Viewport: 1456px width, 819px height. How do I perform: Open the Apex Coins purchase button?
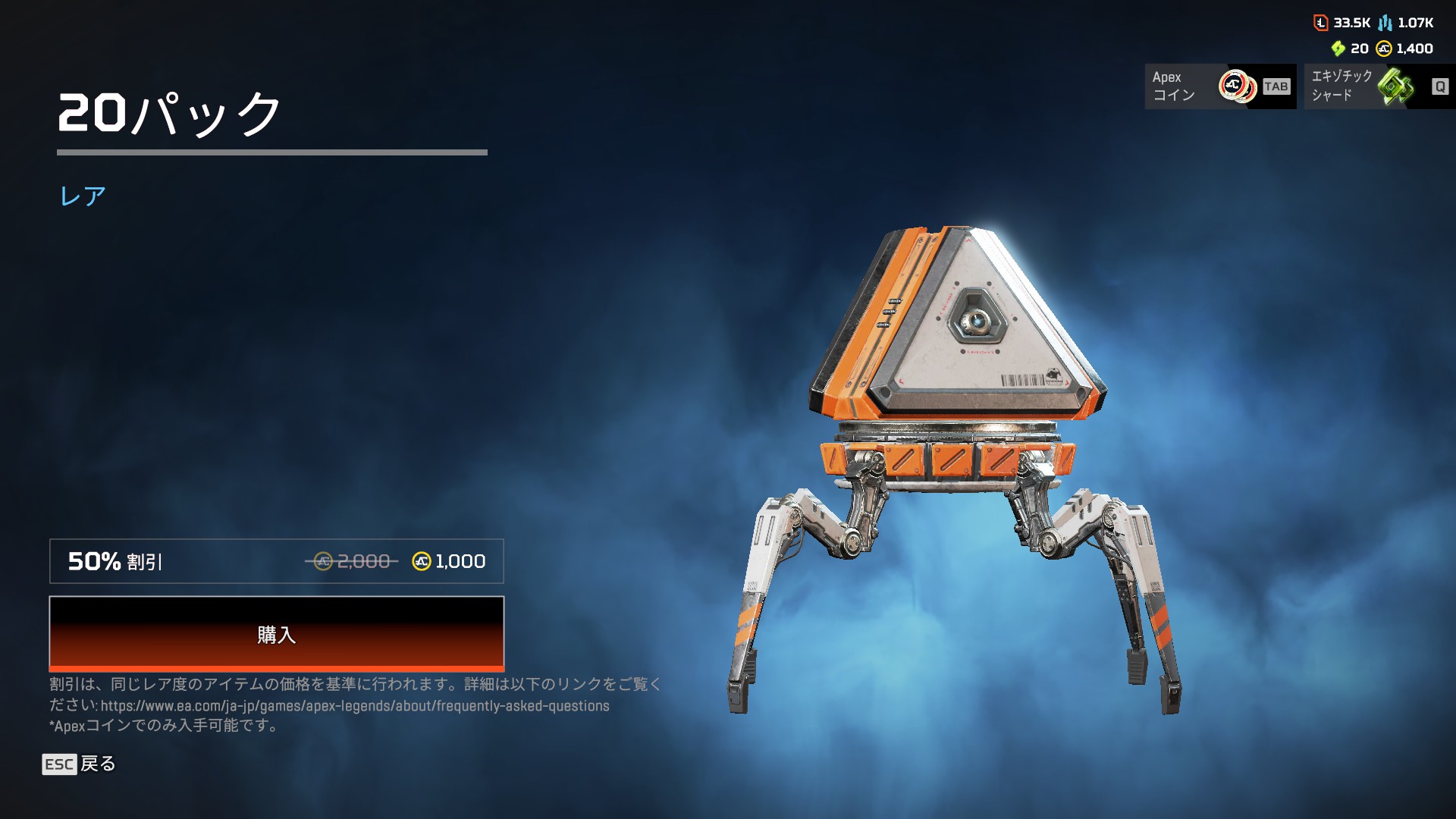pos(1219,86)
